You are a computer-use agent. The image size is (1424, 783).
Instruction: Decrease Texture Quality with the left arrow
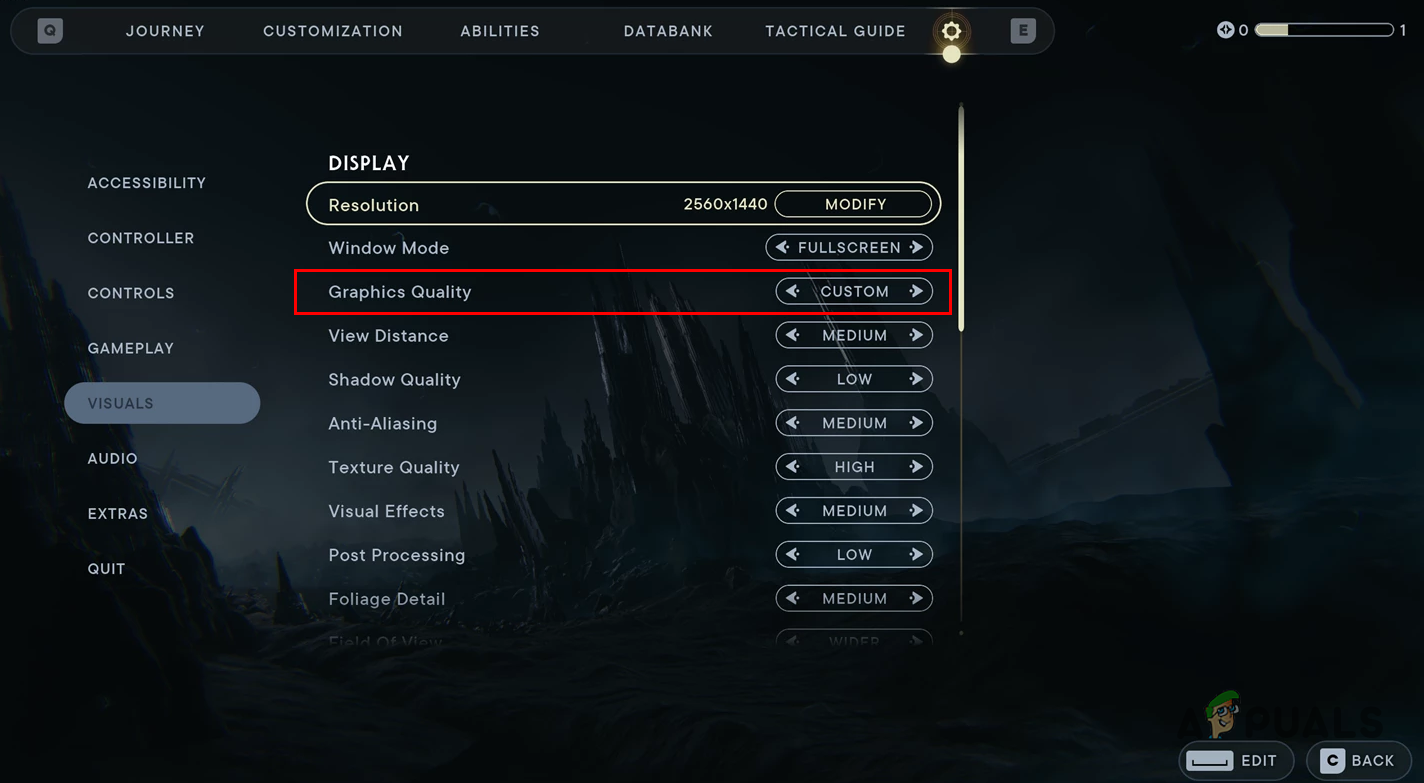[x=792, y=466]
